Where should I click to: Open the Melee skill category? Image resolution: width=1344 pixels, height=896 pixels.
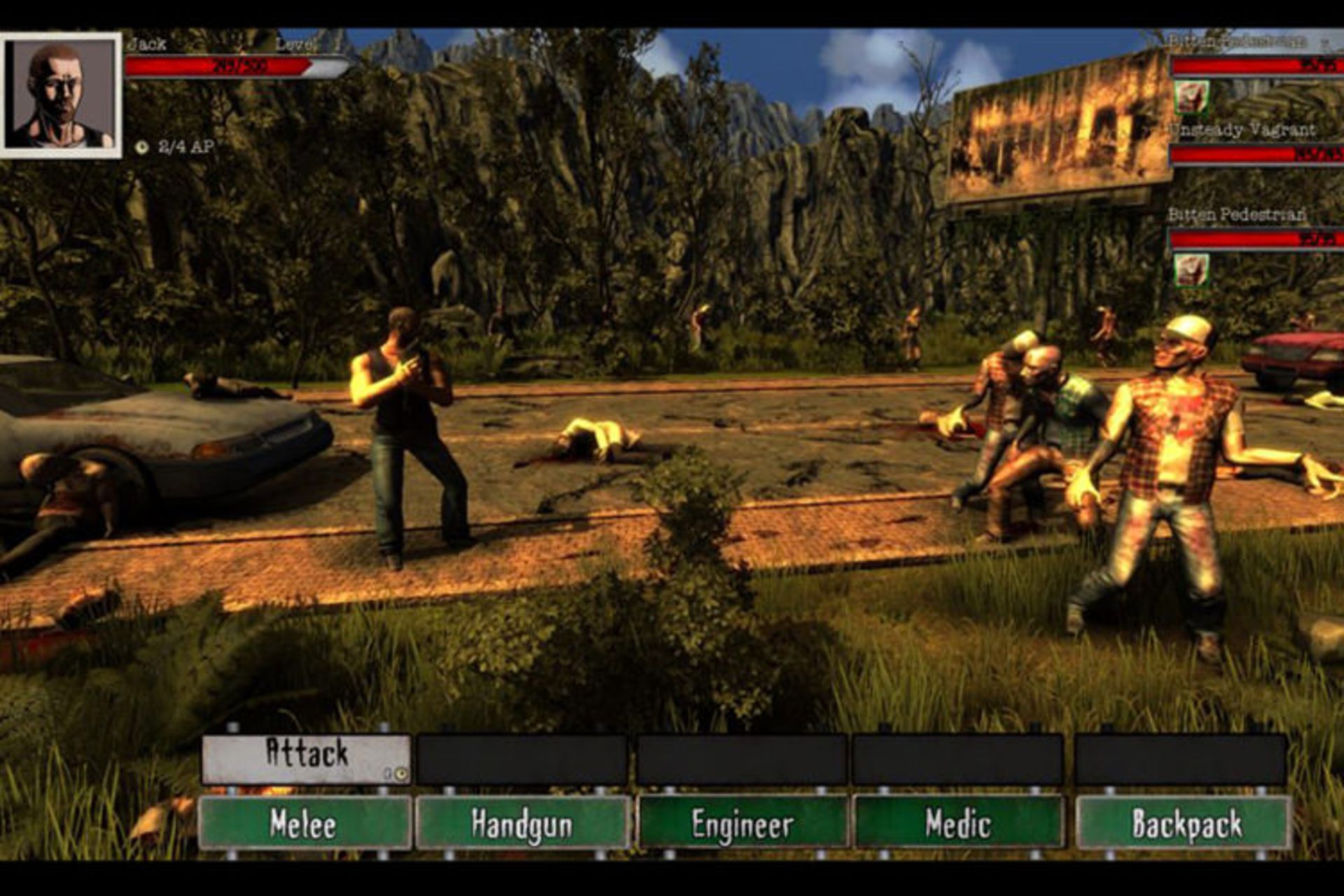click(304, 823)
